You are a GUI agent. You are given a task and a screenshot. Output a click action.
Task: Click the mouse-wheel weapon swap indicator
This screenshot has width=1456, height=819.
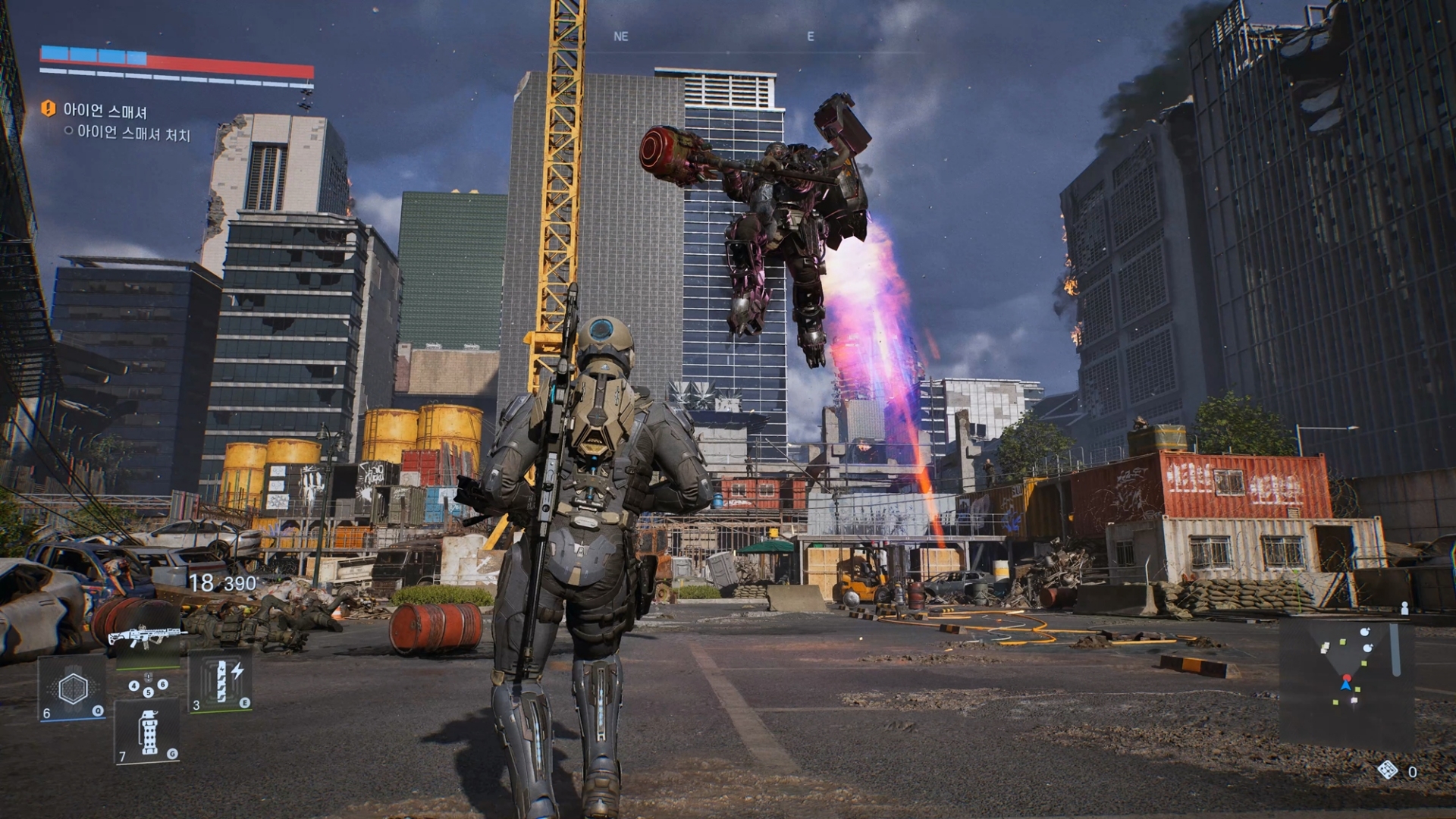[149, 678]
